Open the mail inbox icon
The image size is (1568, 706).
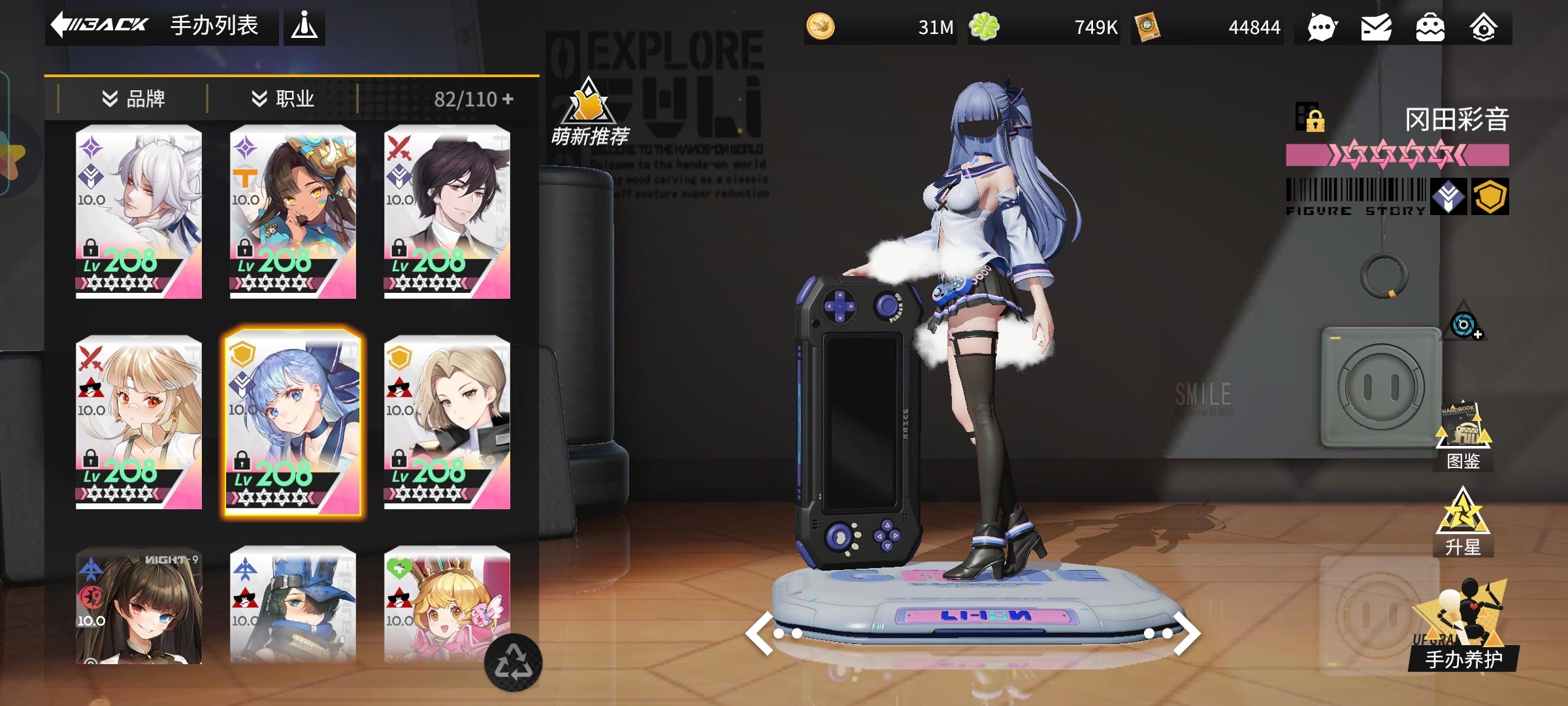(x=1377, y=27)
